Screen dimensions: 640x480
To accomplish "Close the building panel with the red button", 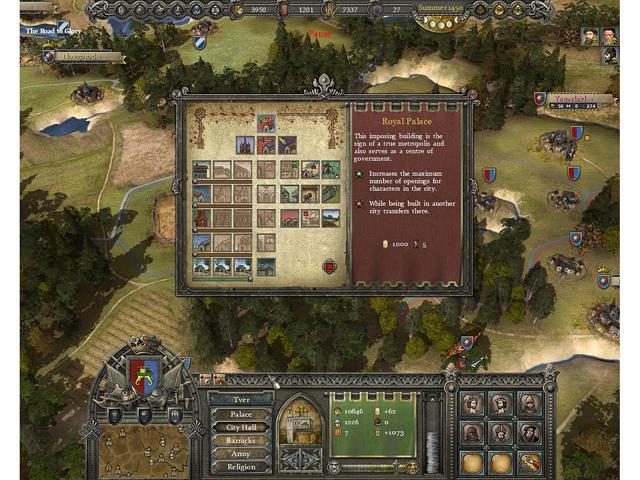I will (330, 267).
